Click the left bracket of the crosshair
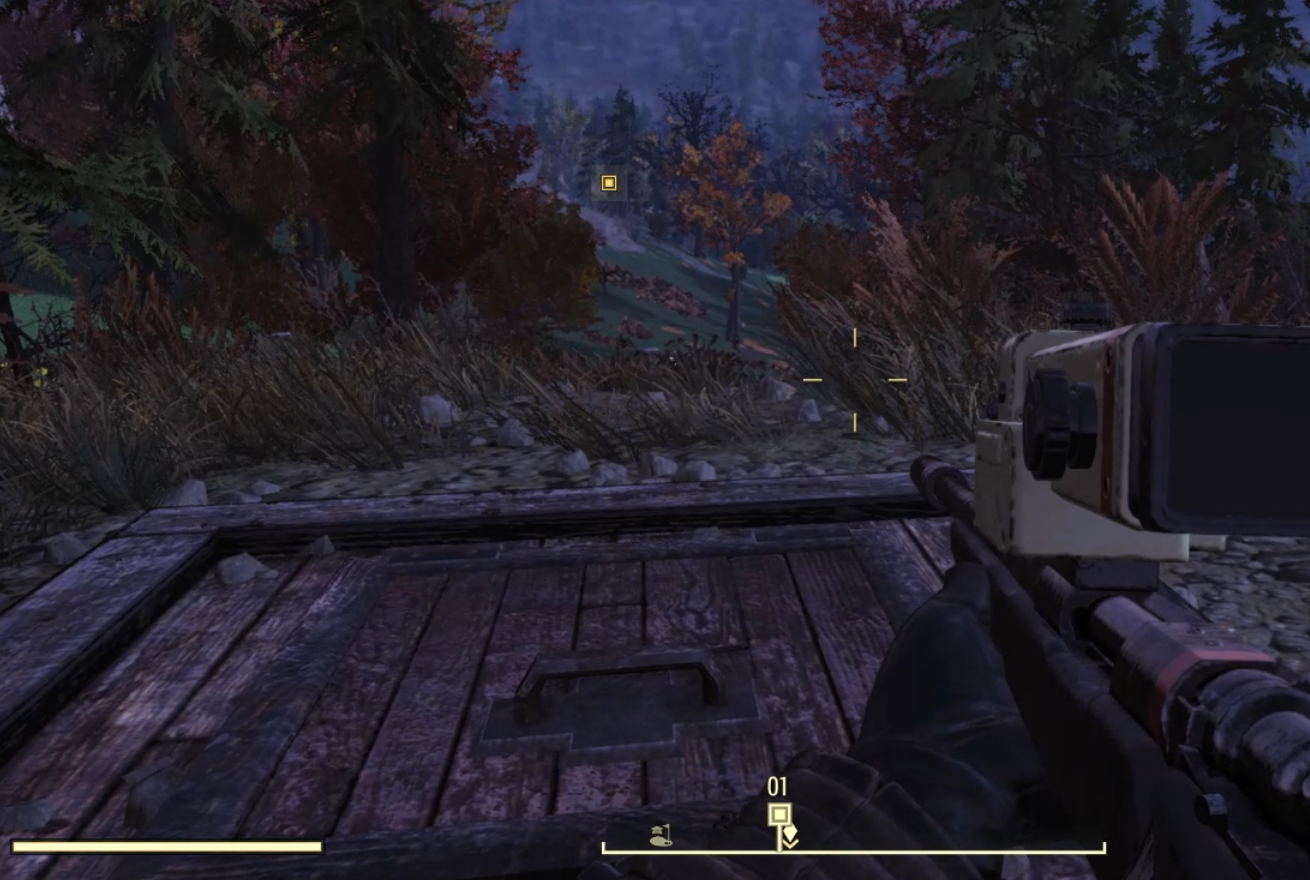The width and height of the screenshot is (1310, 880). pos(813,379)
